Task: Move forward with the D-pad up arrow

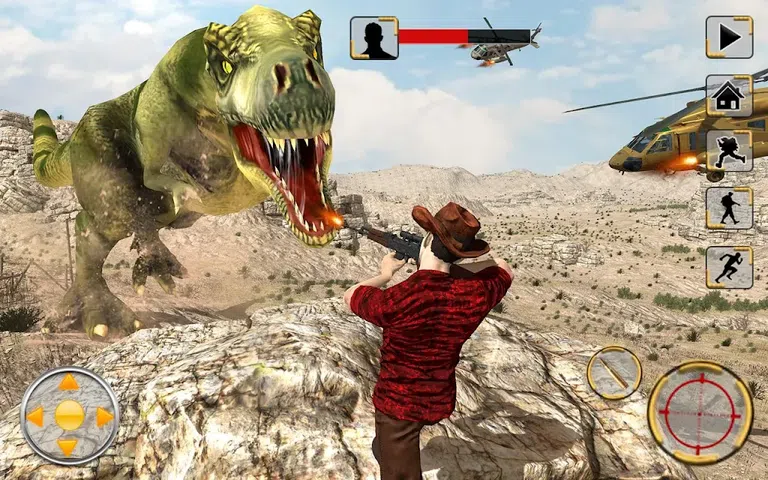Action: pyautogui.click(x=69, y=383)
